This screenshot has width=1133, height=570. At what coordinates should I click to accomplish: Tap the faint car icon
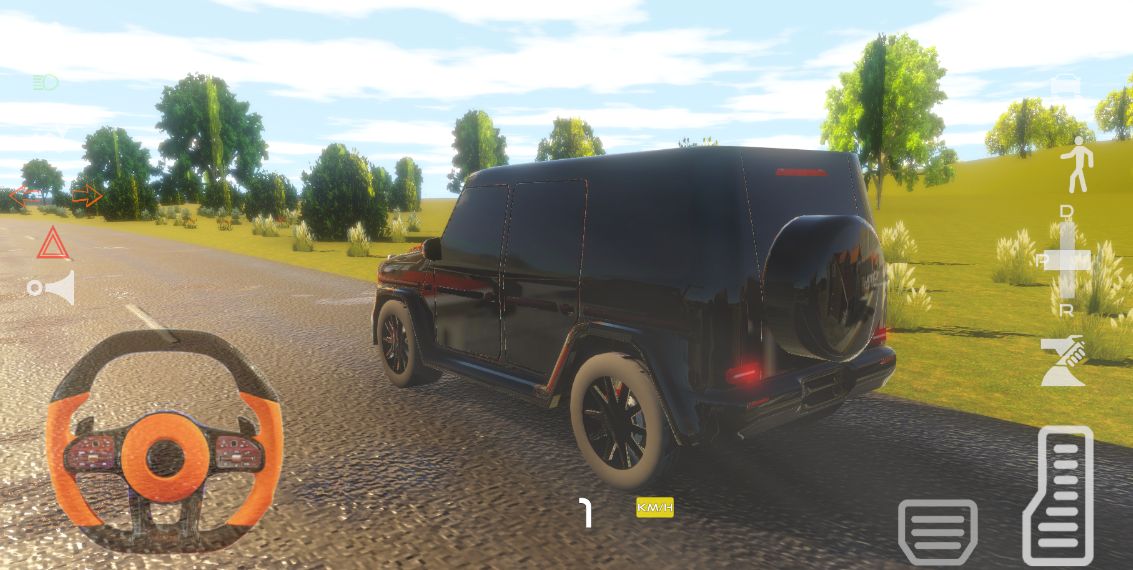pyautogui.click(x=1067, y=86)
